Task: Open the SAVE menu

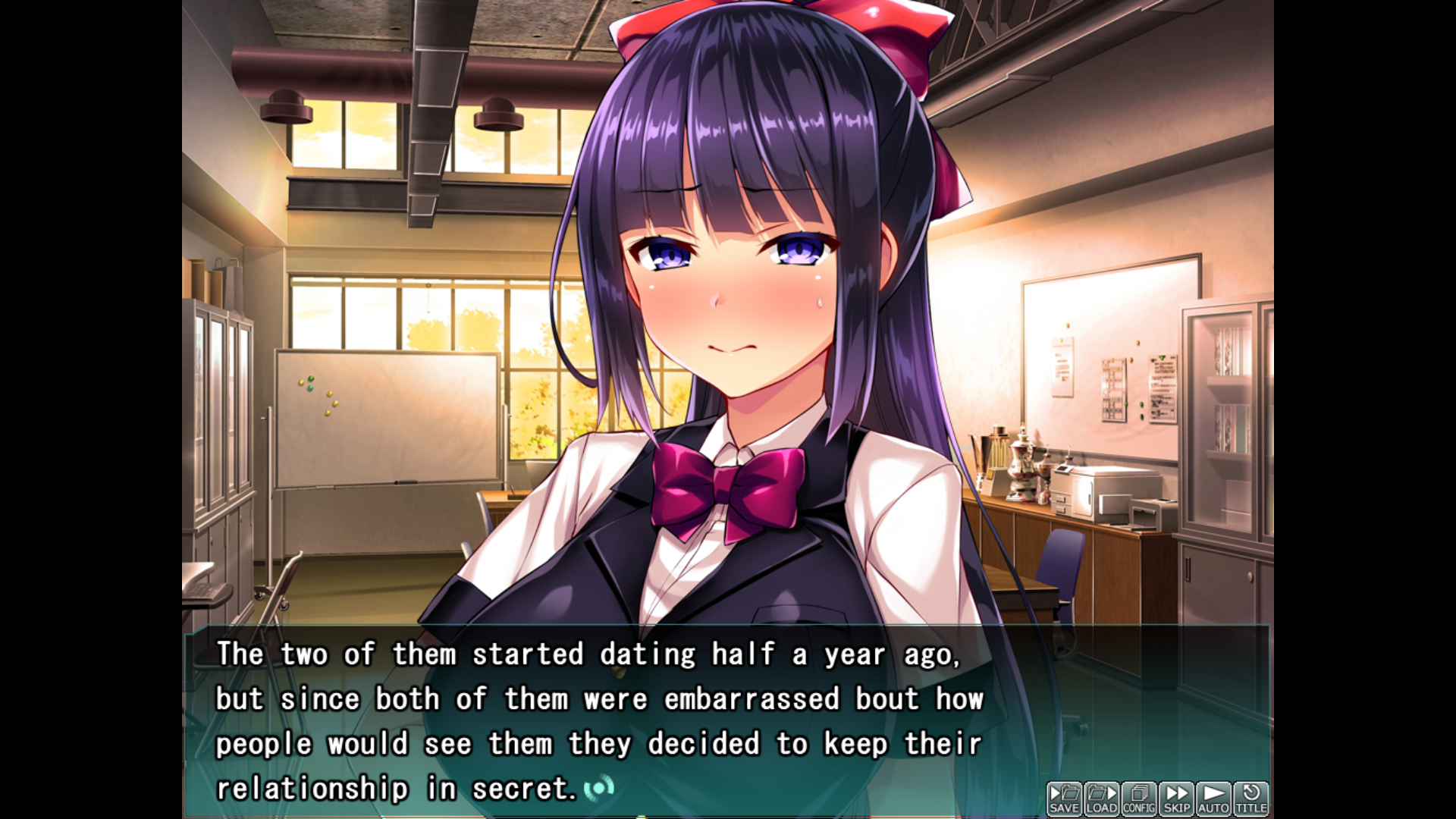Action: [x=1065, y=799]
